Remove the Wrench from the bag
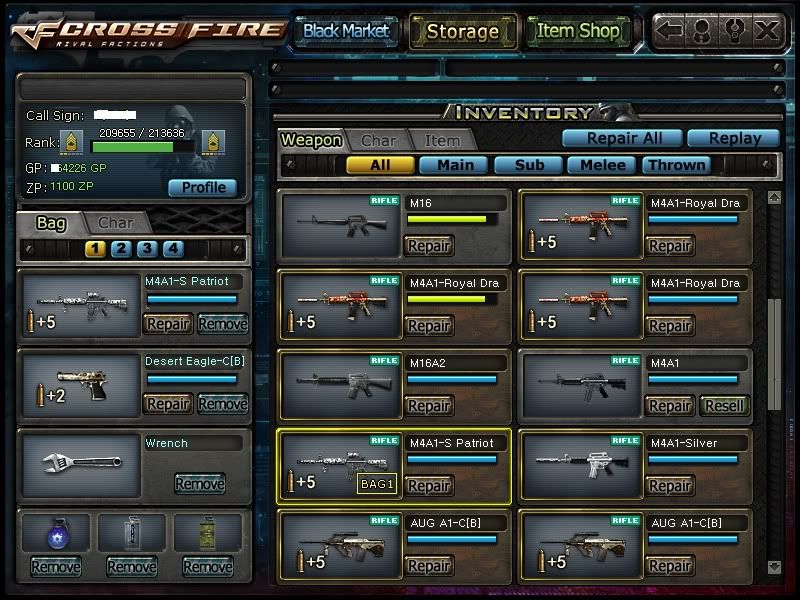Screen dimensions: 800x600 (x=200, y=484)
